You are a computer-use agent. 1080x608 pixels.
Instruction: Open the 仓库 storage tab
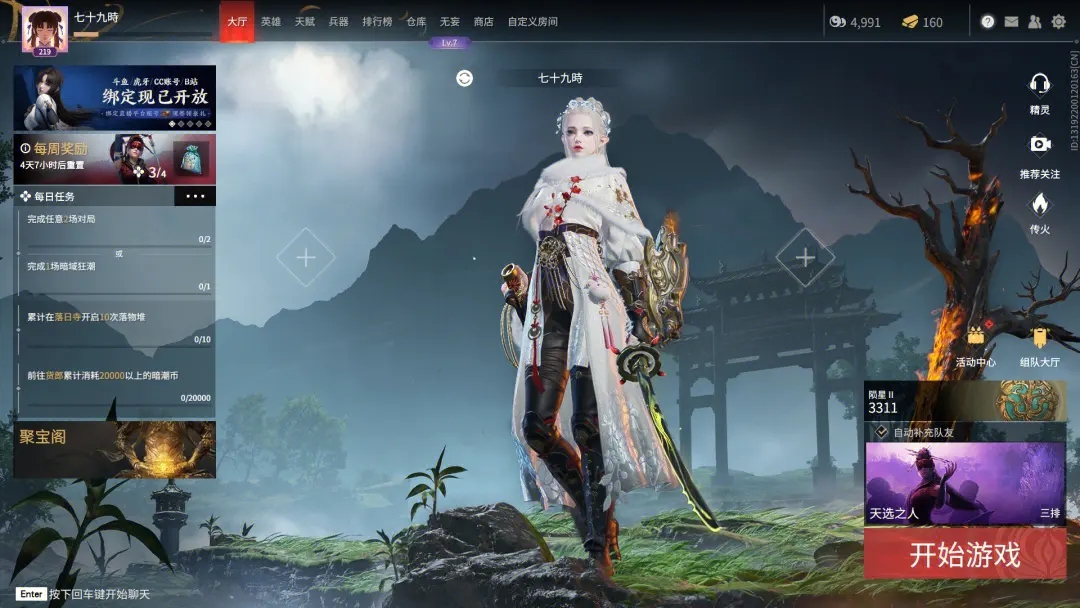point(416,21)
